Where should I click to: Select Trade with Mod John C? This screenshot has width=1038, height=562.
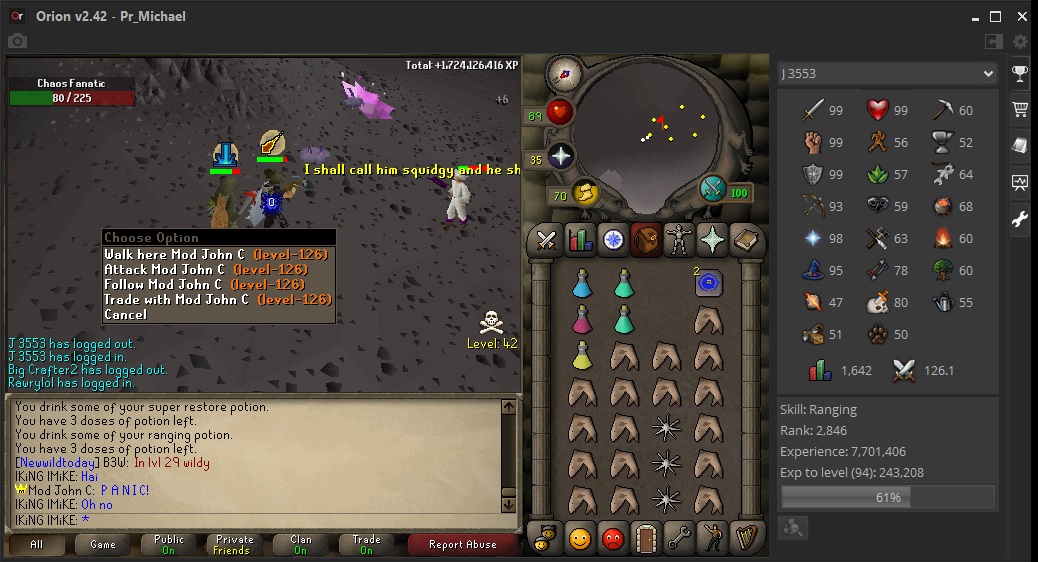(217, 299)
